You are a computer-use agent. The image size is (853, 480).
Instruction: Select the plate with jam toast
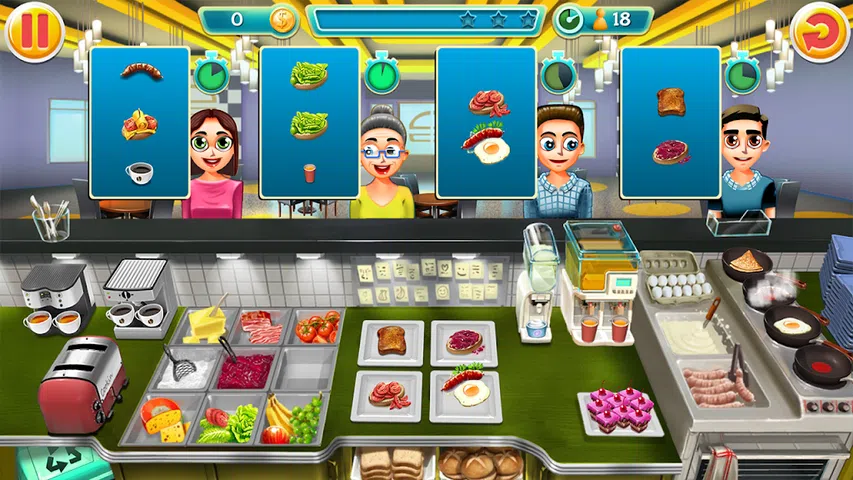(x=464, y=342)
